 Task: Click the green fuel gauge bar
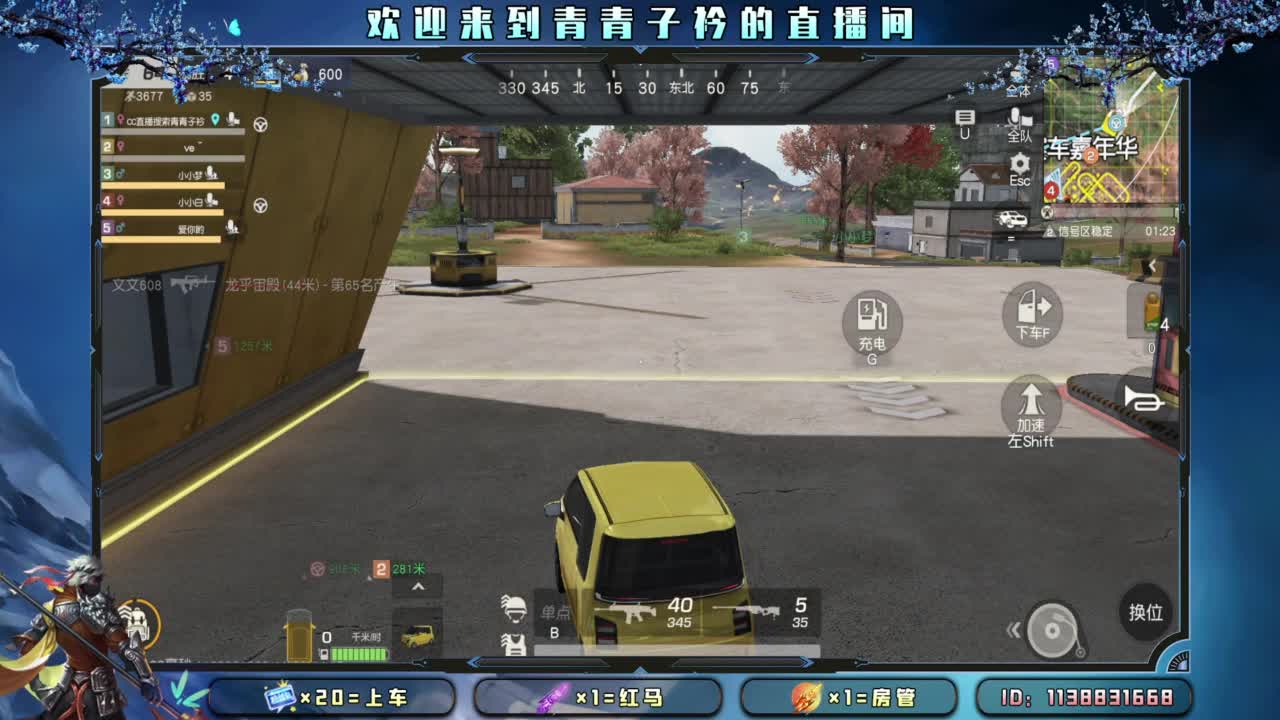359,652
